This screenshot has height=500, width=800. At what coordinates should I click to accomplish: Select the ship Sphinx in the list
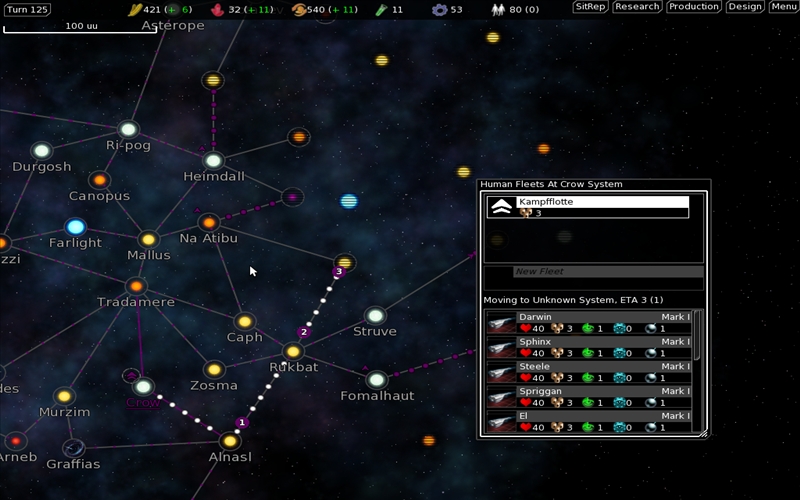(590, 347)
